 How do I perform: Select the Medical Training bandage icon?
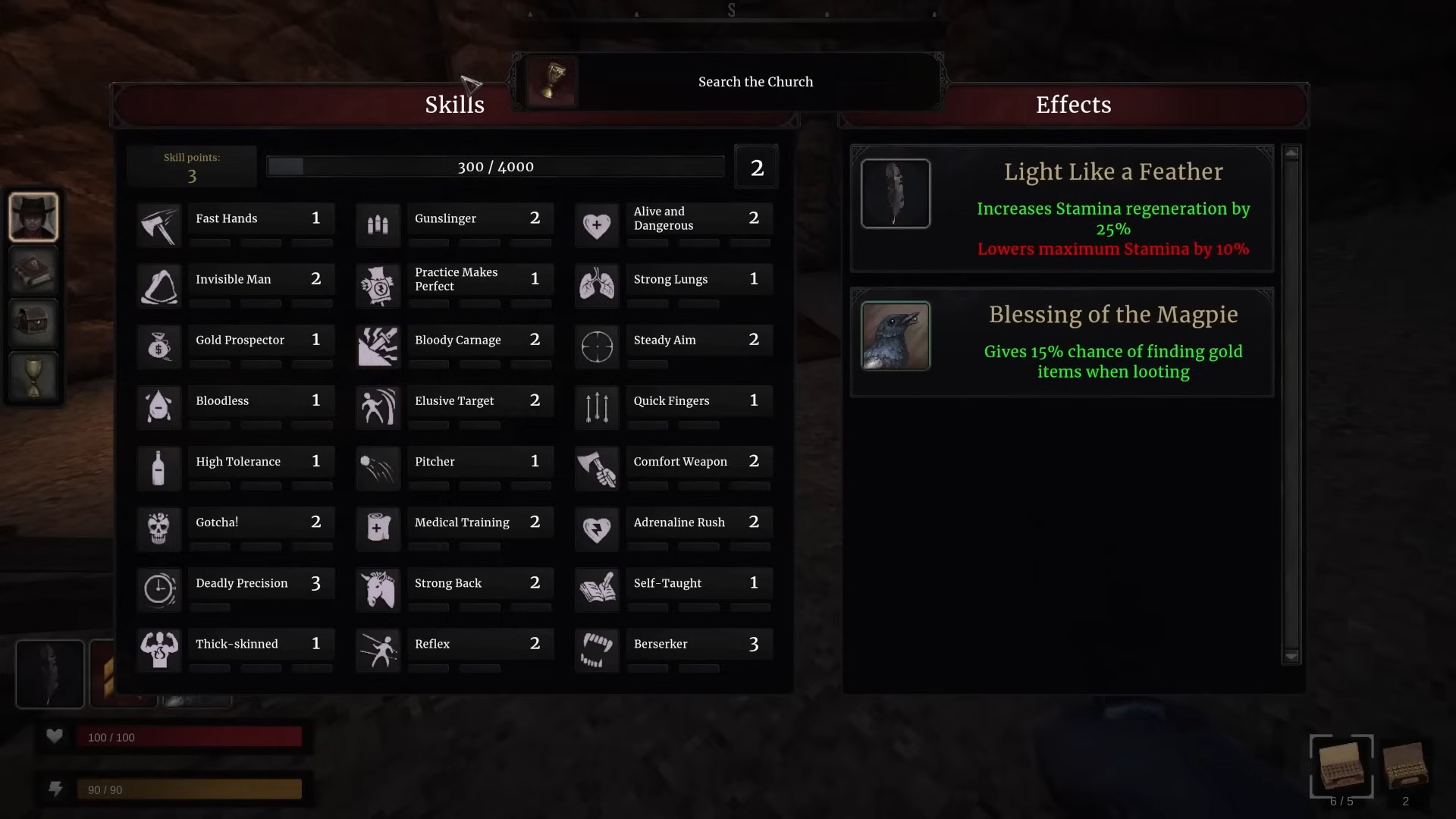tap(378, 529)
